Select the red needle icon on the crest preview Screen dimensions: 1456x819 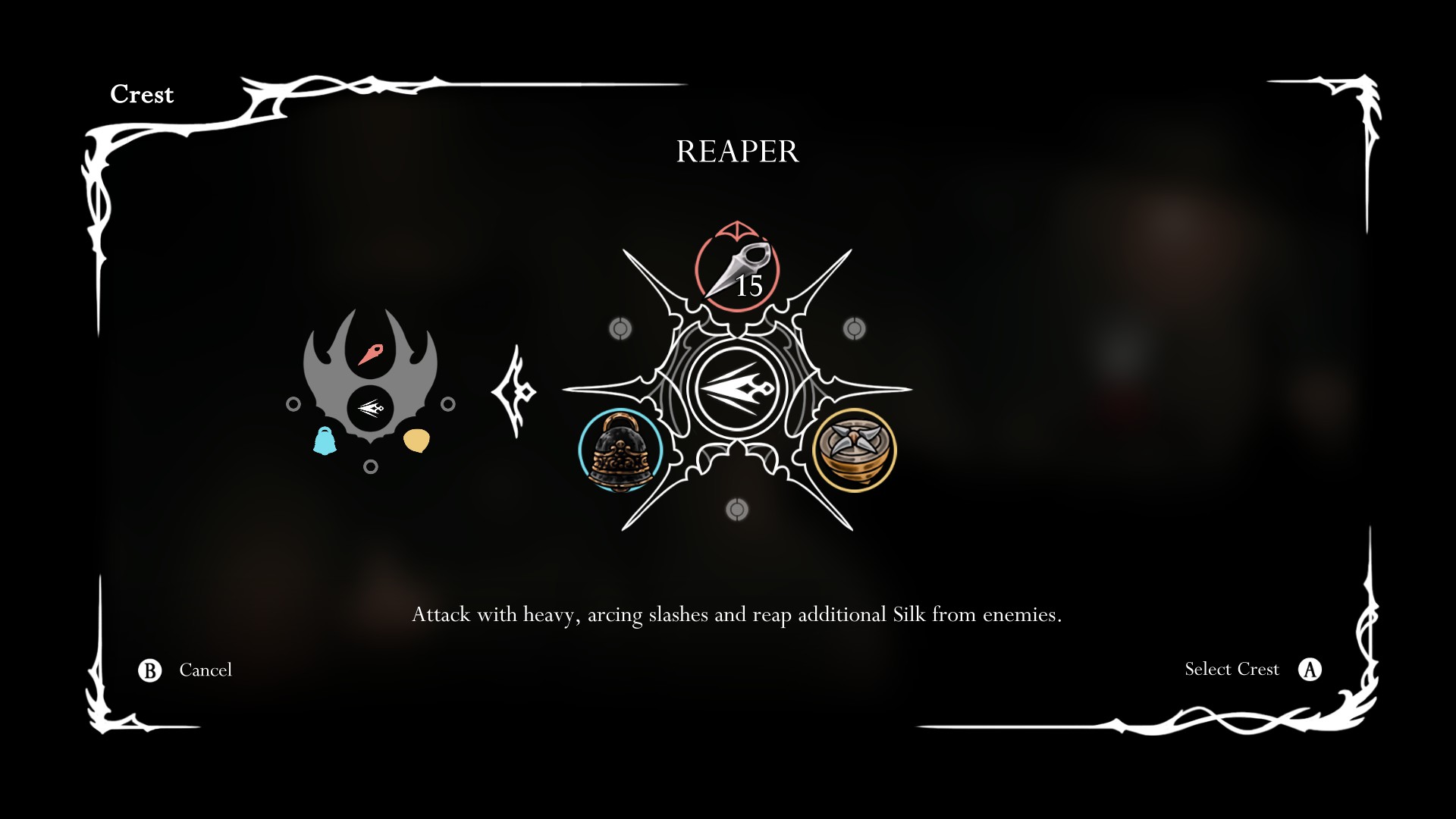point(371,355)
